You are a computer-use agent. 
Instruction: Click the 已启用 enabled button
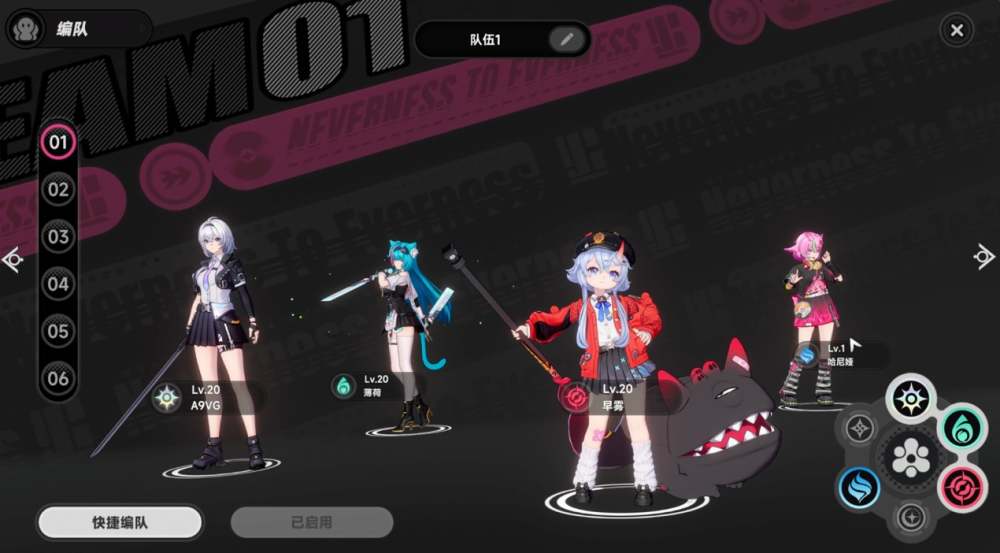tap(312, 521)
